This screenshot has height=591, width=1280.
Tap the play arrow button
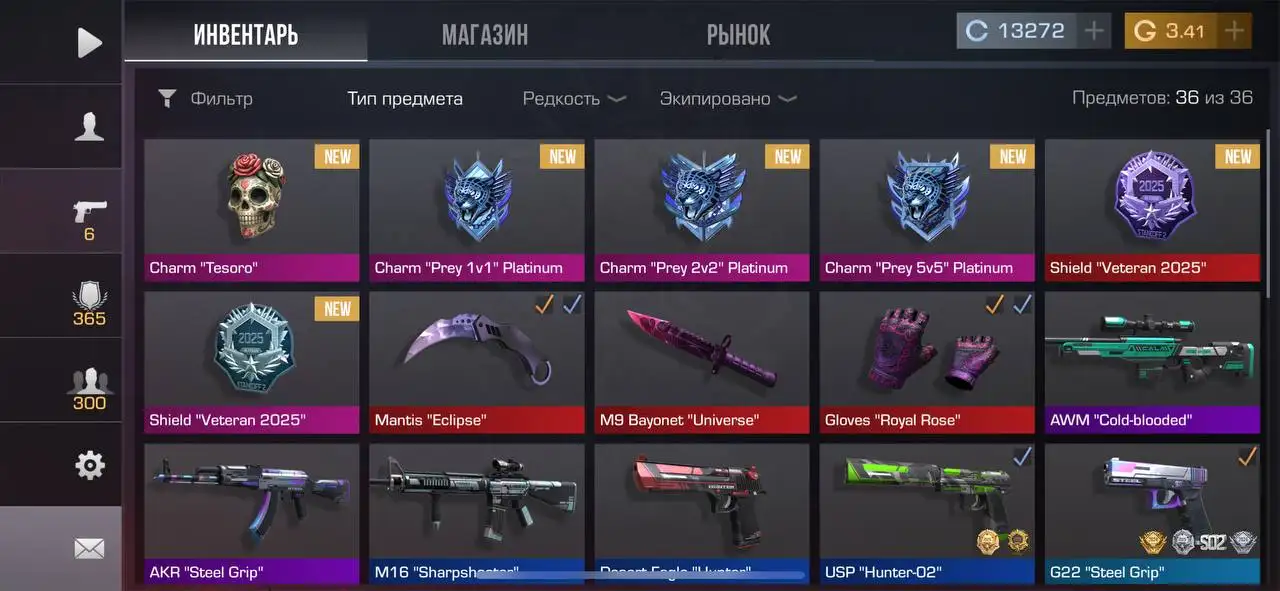coord(89,42)
